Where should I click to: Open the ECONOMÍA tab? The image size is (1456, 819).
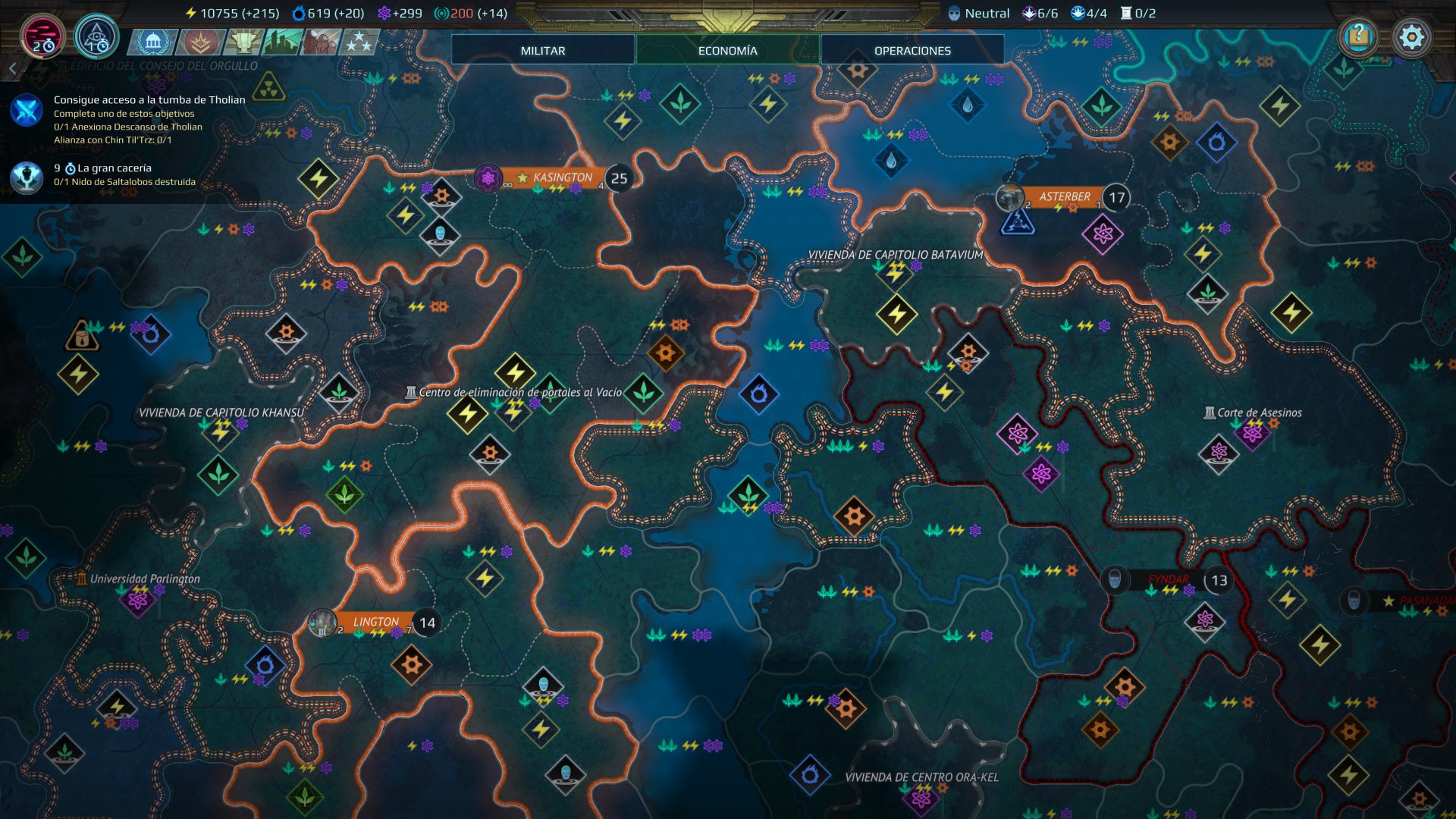[727, 50]
